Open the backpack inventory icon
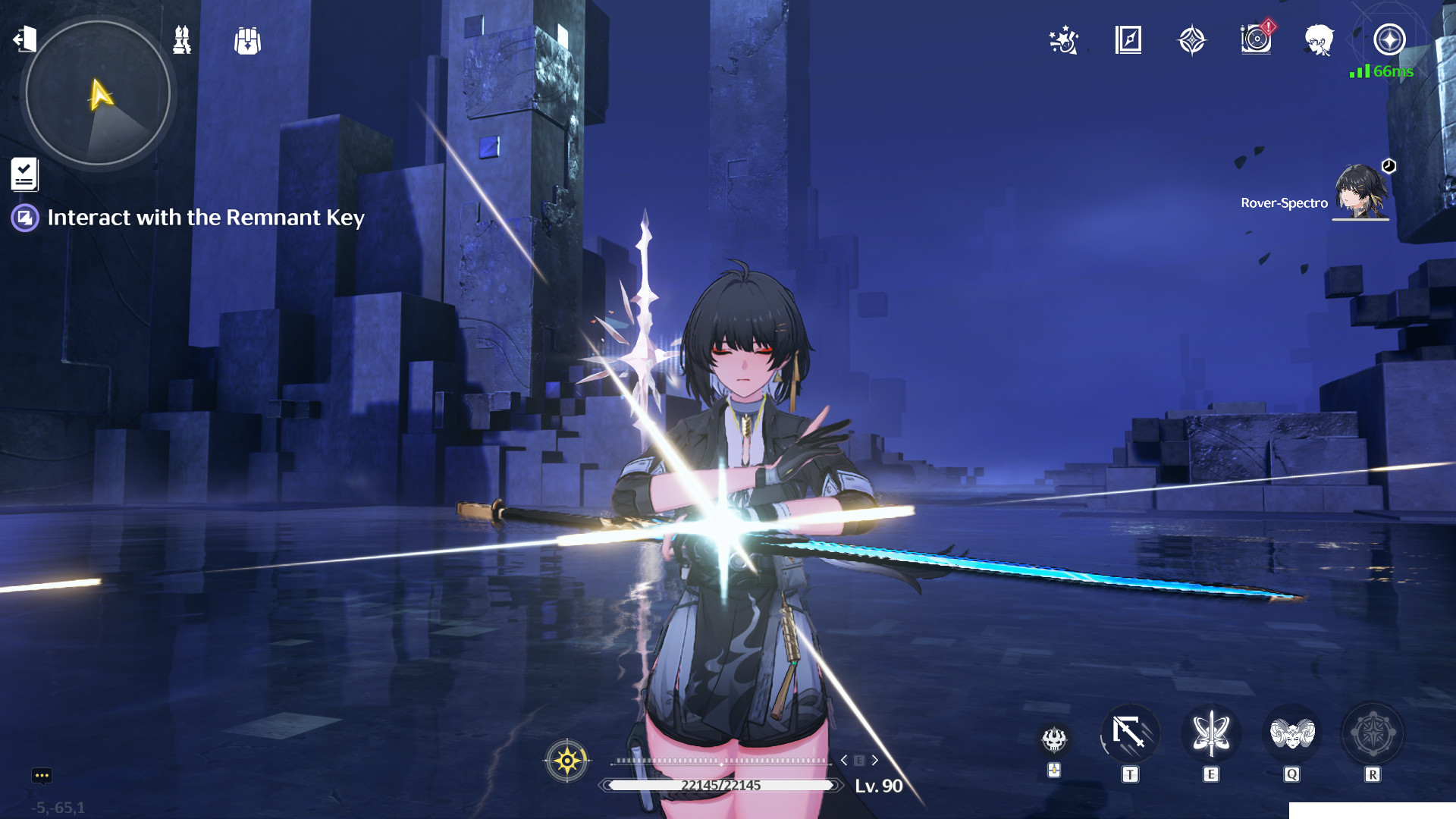The image size is (1456, 819). click(x=248, y=42)
